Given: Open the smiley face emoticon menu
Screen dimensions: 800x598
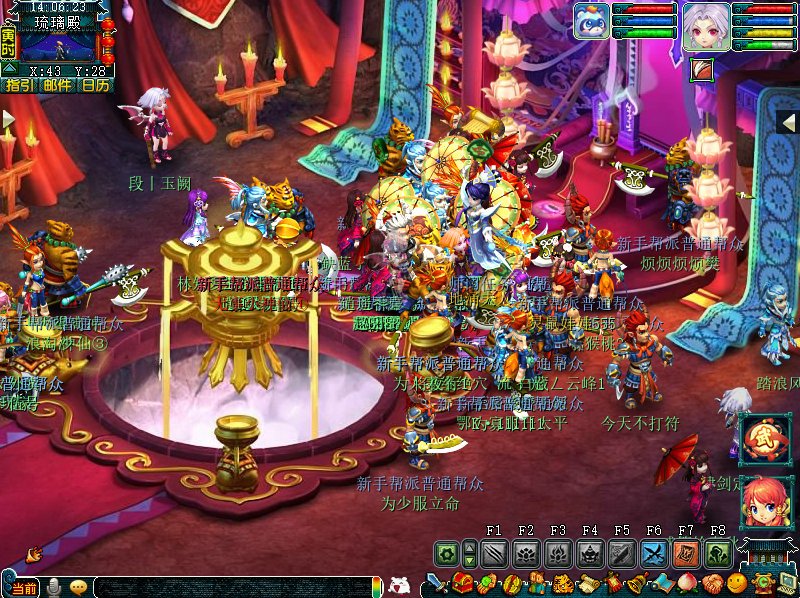Looking at the screenshot, I should [x=737, y=583].
